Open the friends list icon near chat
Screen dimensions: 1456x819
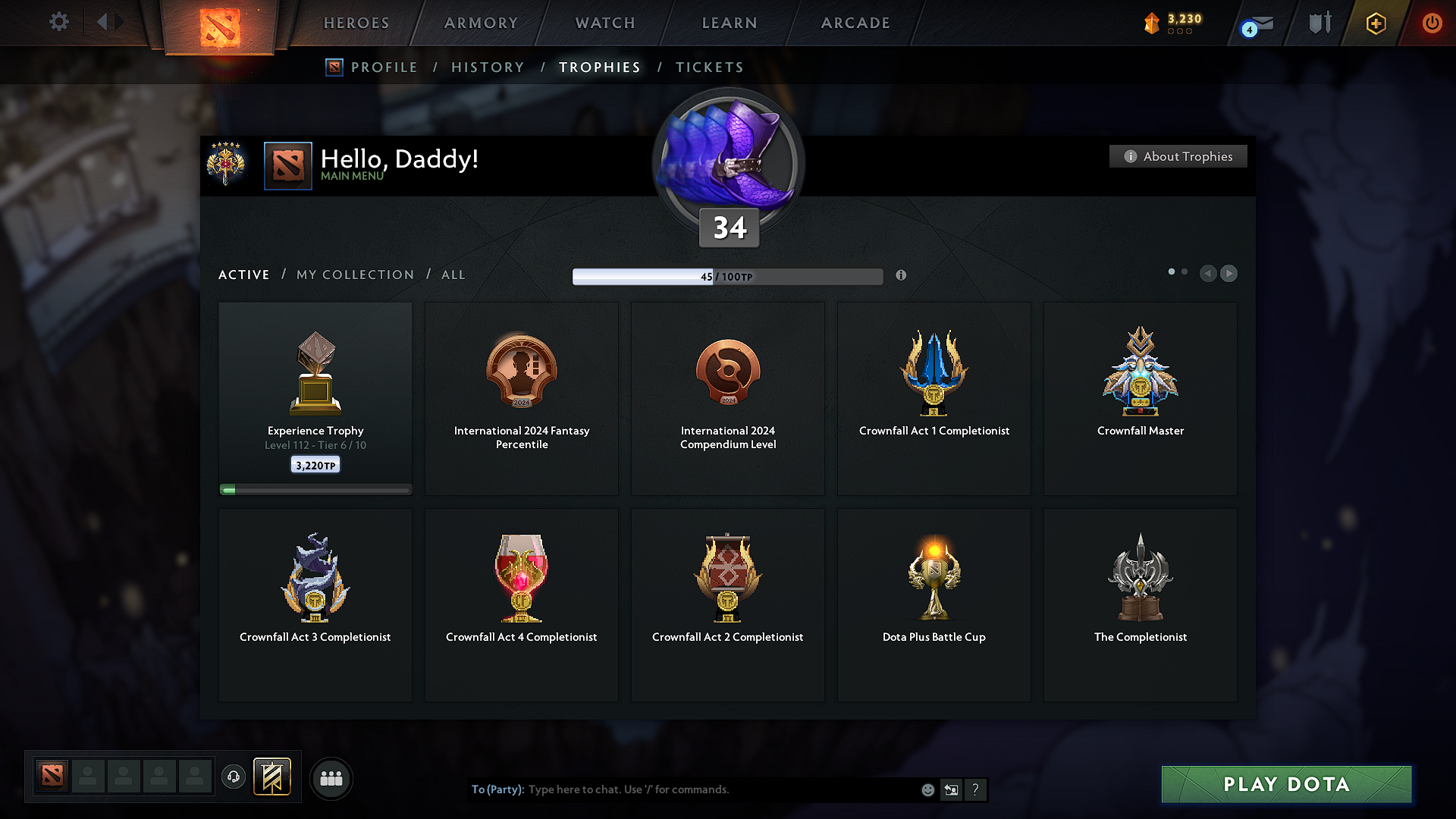331,778
